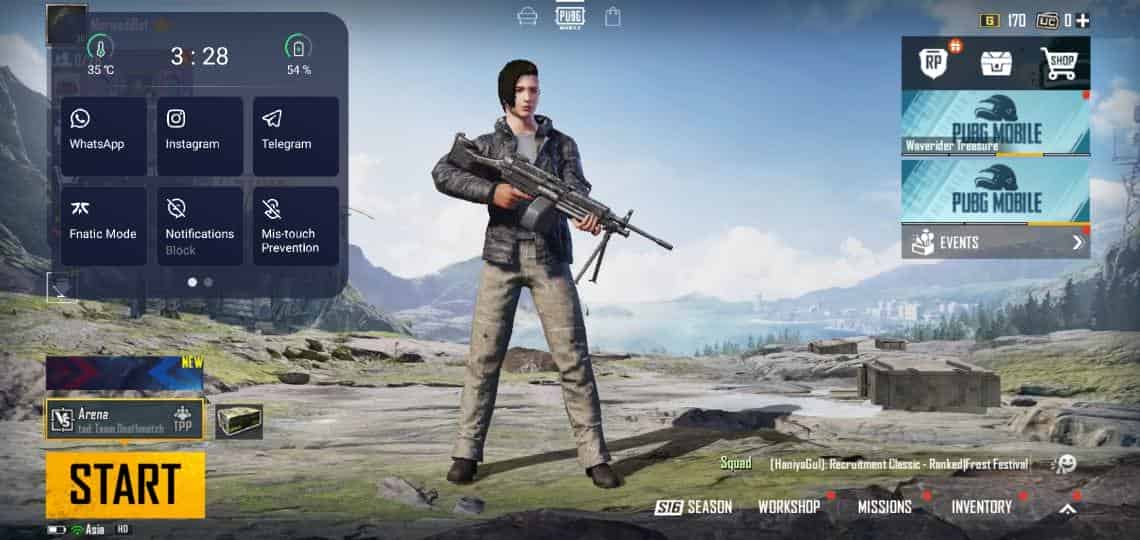The height and width of the screenshot is (540, 1140).
Task: Open the Squad recruitment chat line
Action: (880, 464)
